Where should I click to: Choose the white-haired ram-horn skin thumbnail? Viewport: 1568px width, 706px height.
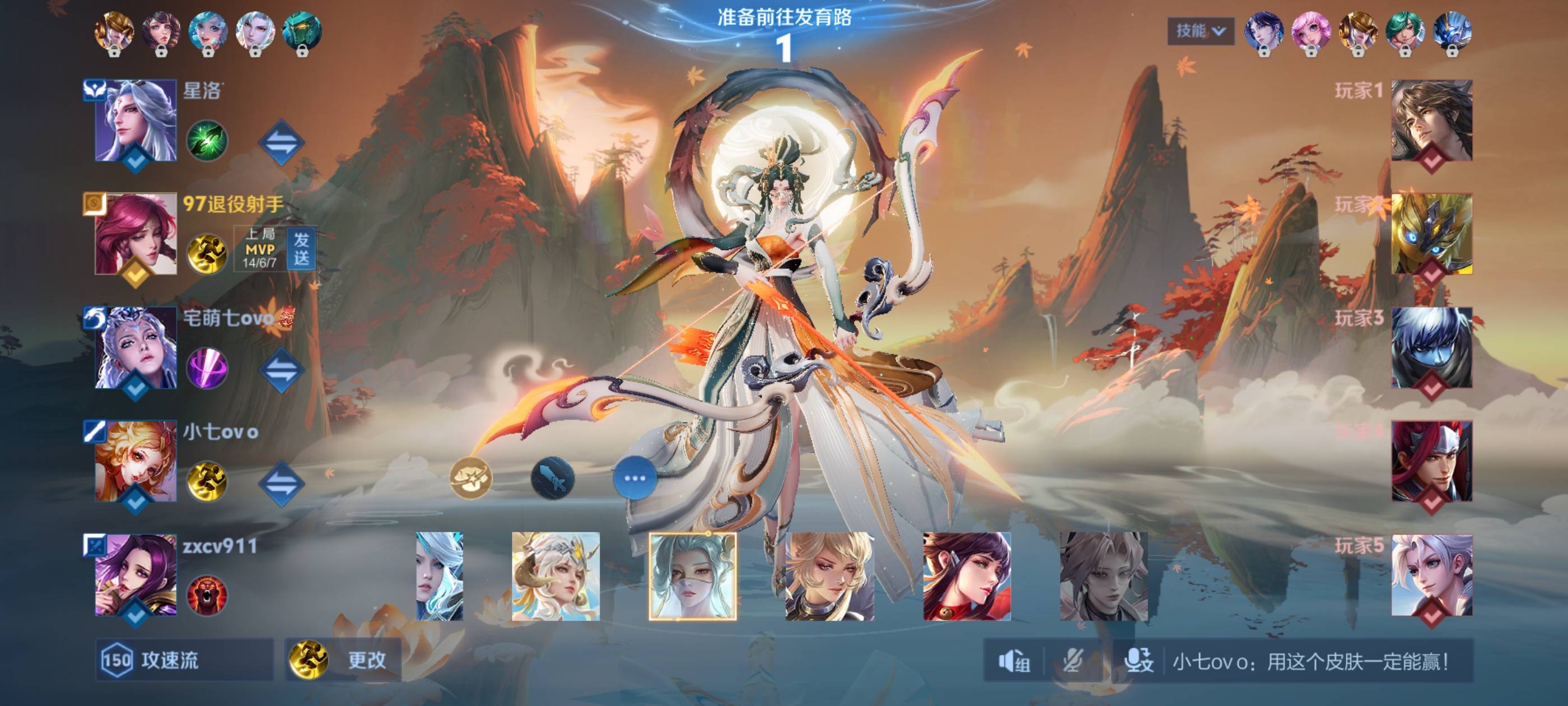coord(555,576)
